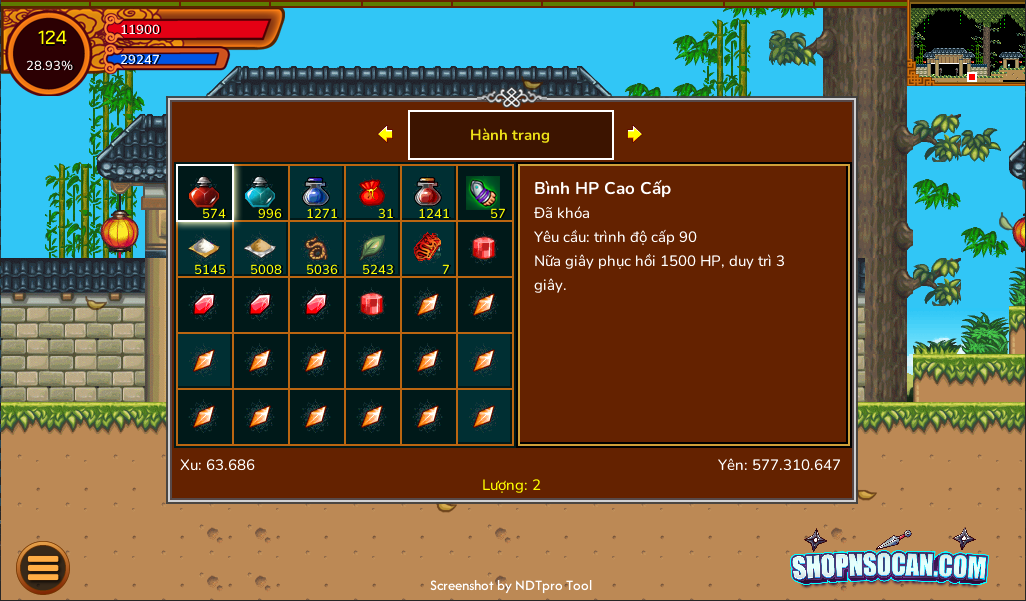Select the green-background gauntlet item with 57

[485, 193]
